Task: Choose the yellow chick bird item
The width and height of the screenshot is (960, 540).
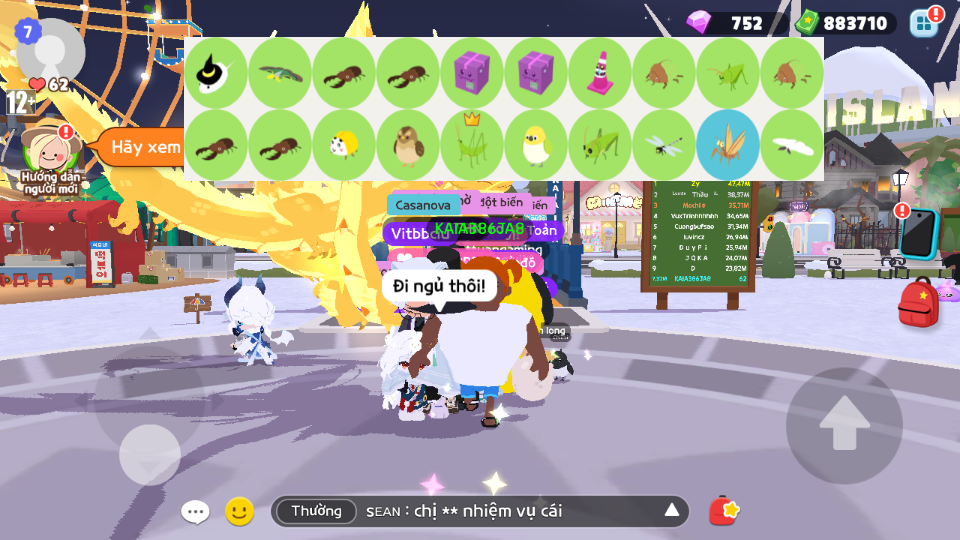Action: click(536, 145)
